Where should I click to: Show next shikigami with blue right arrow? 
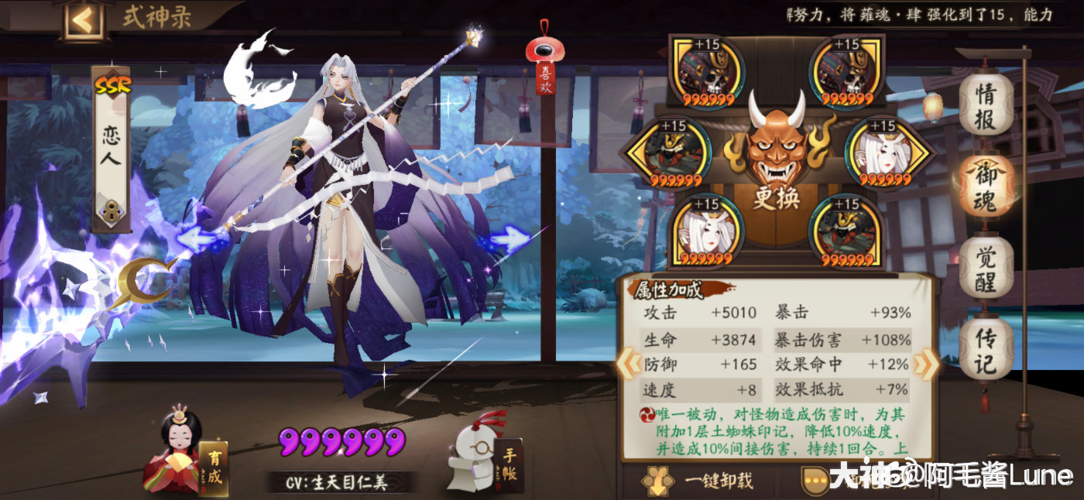[x=510, y=239]
